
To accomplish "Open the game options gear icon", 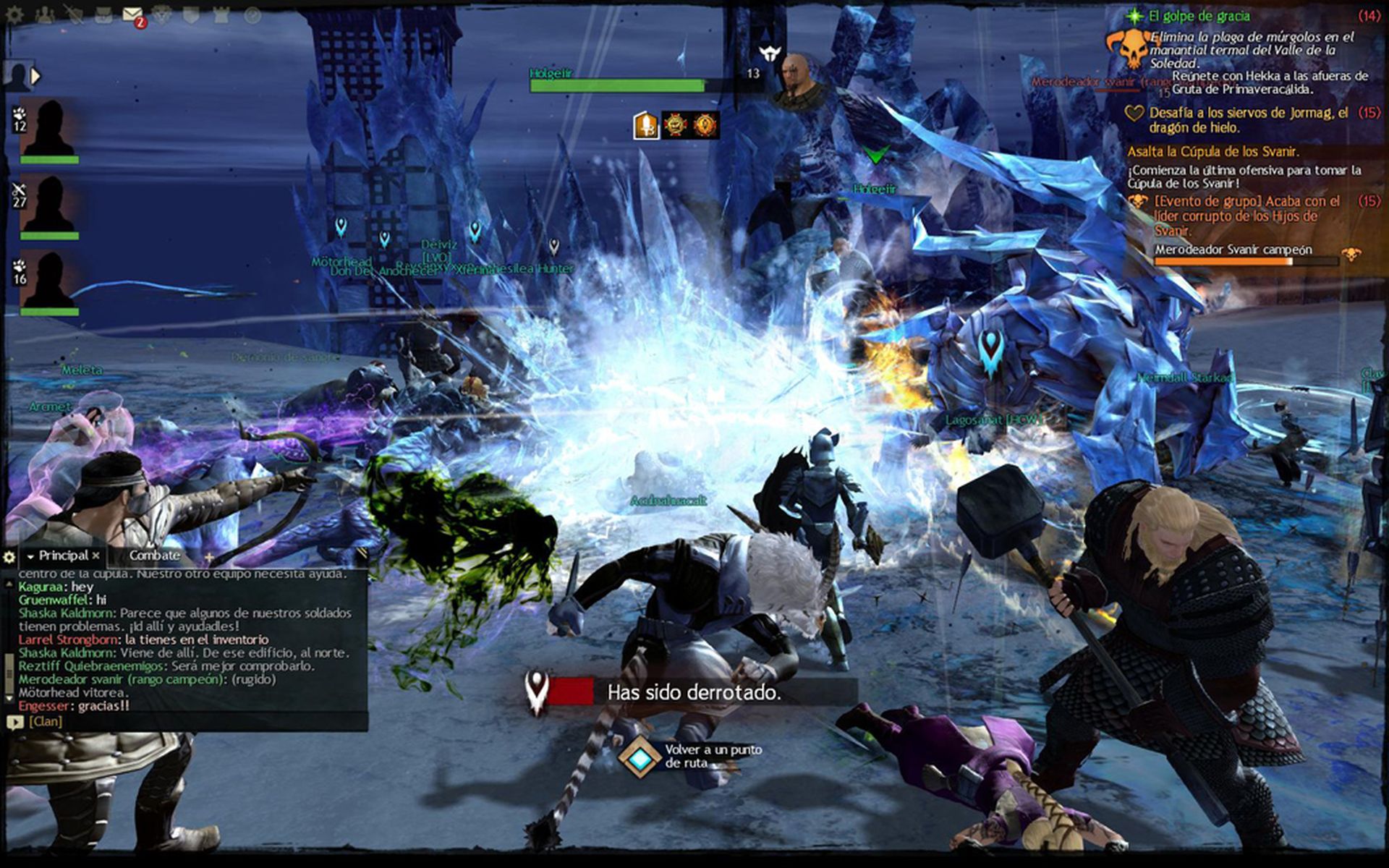I will point(14,13).
